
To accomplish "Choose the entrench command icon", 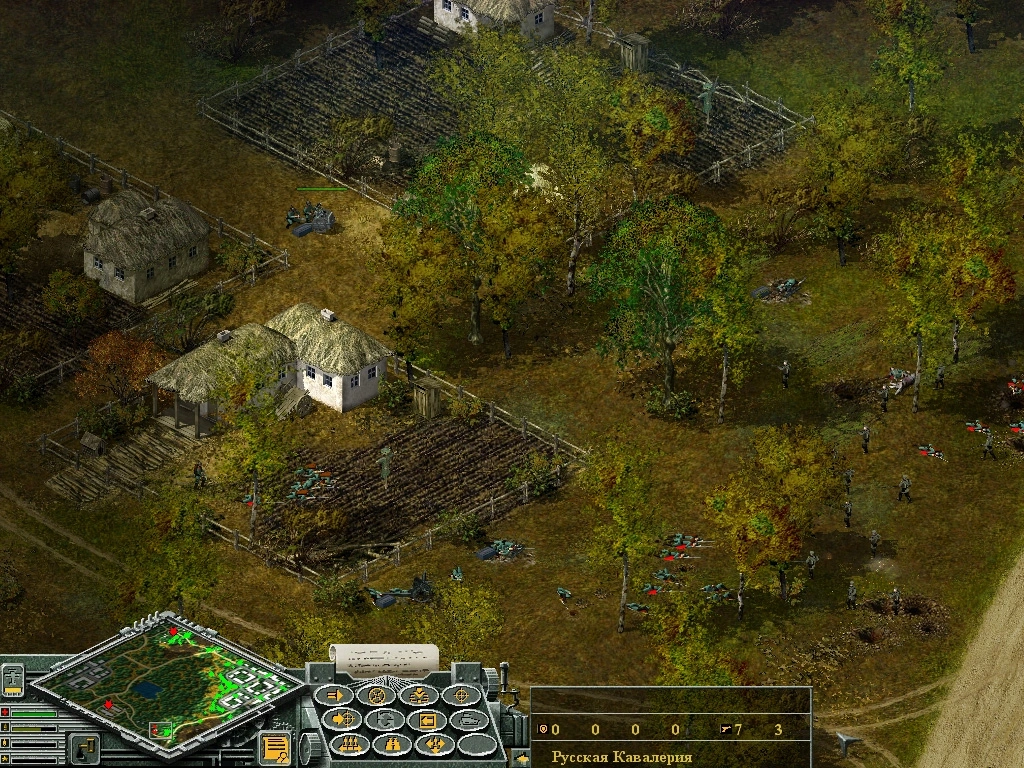I will coord(419,695).
